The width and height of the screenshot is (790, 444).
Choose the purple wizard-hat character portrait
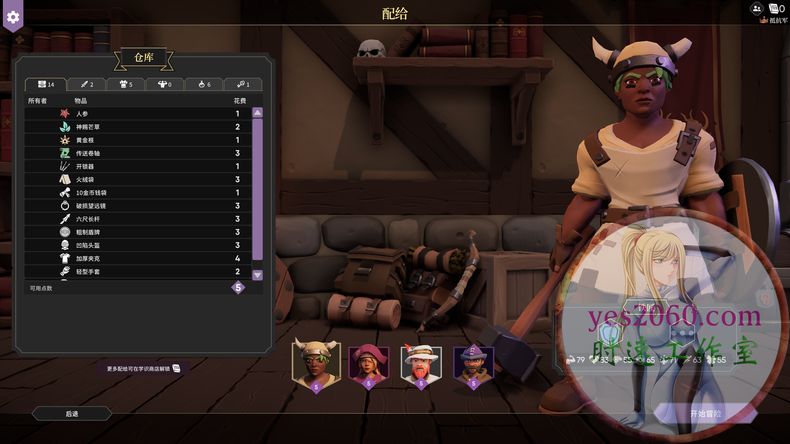click(x=473, y=363)
